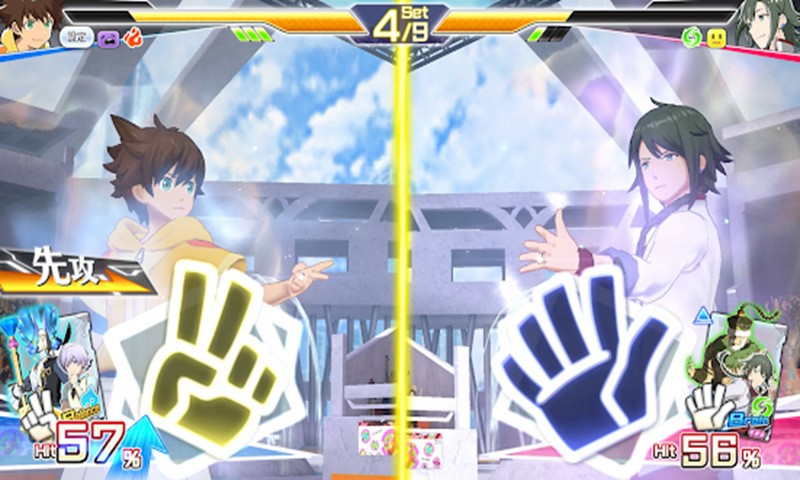The image size is (800, 480).
Task: Click the yellow smiley face icon
Action: coord(716,38)
